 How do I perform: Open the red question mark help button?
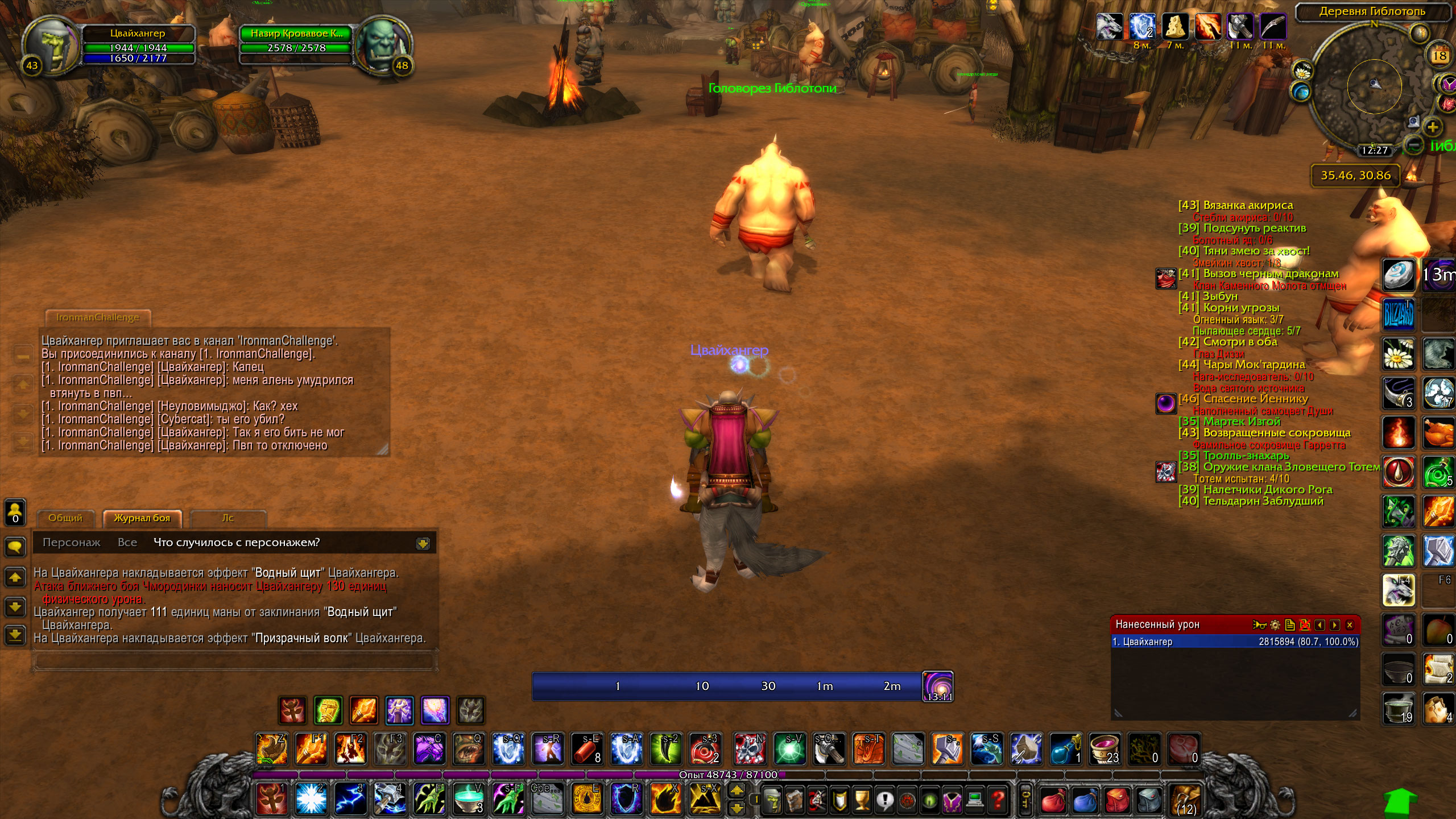click(x=998, y=800)
